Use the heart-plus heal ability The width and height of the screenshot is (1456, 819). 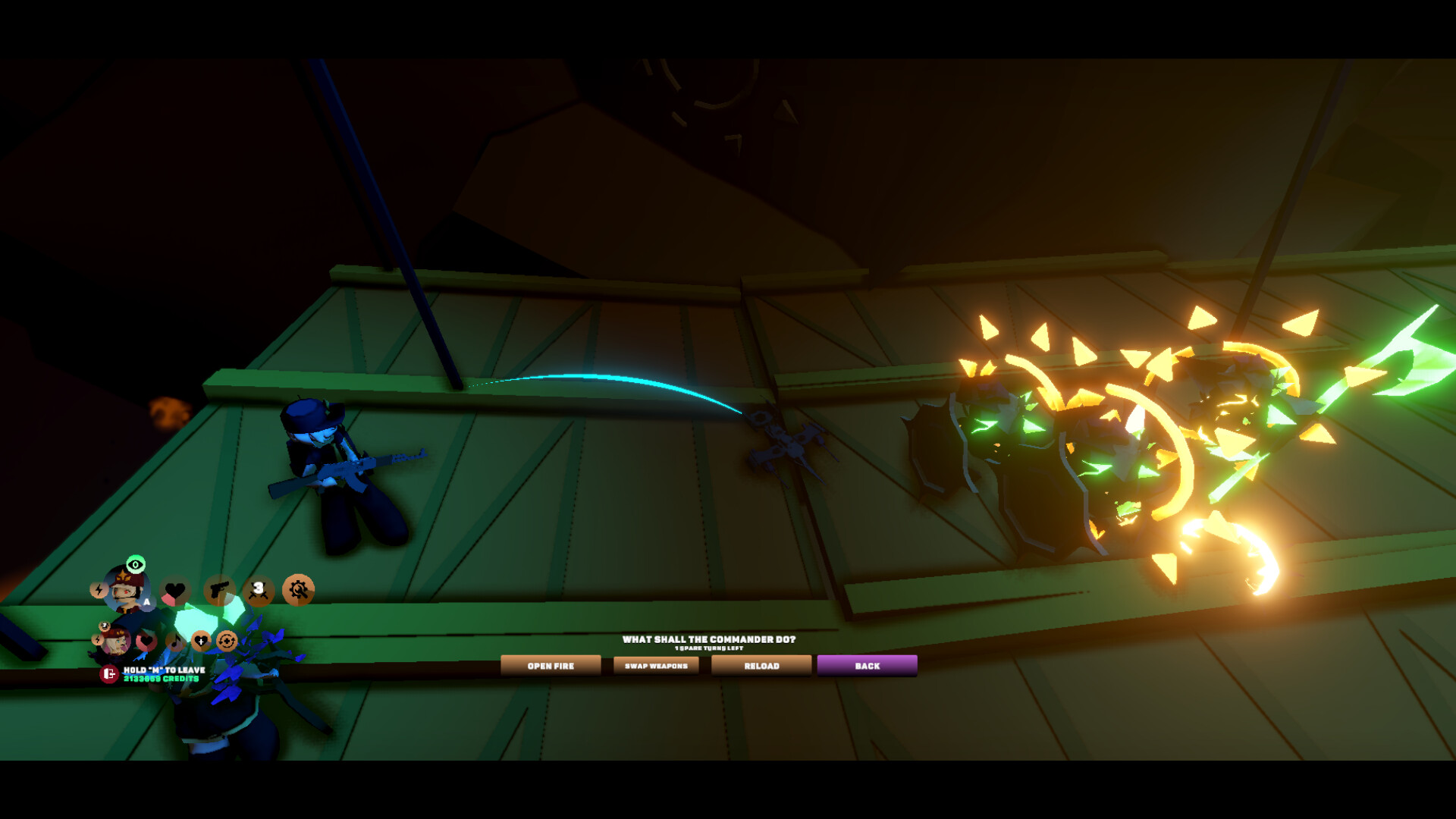point(201,642)
